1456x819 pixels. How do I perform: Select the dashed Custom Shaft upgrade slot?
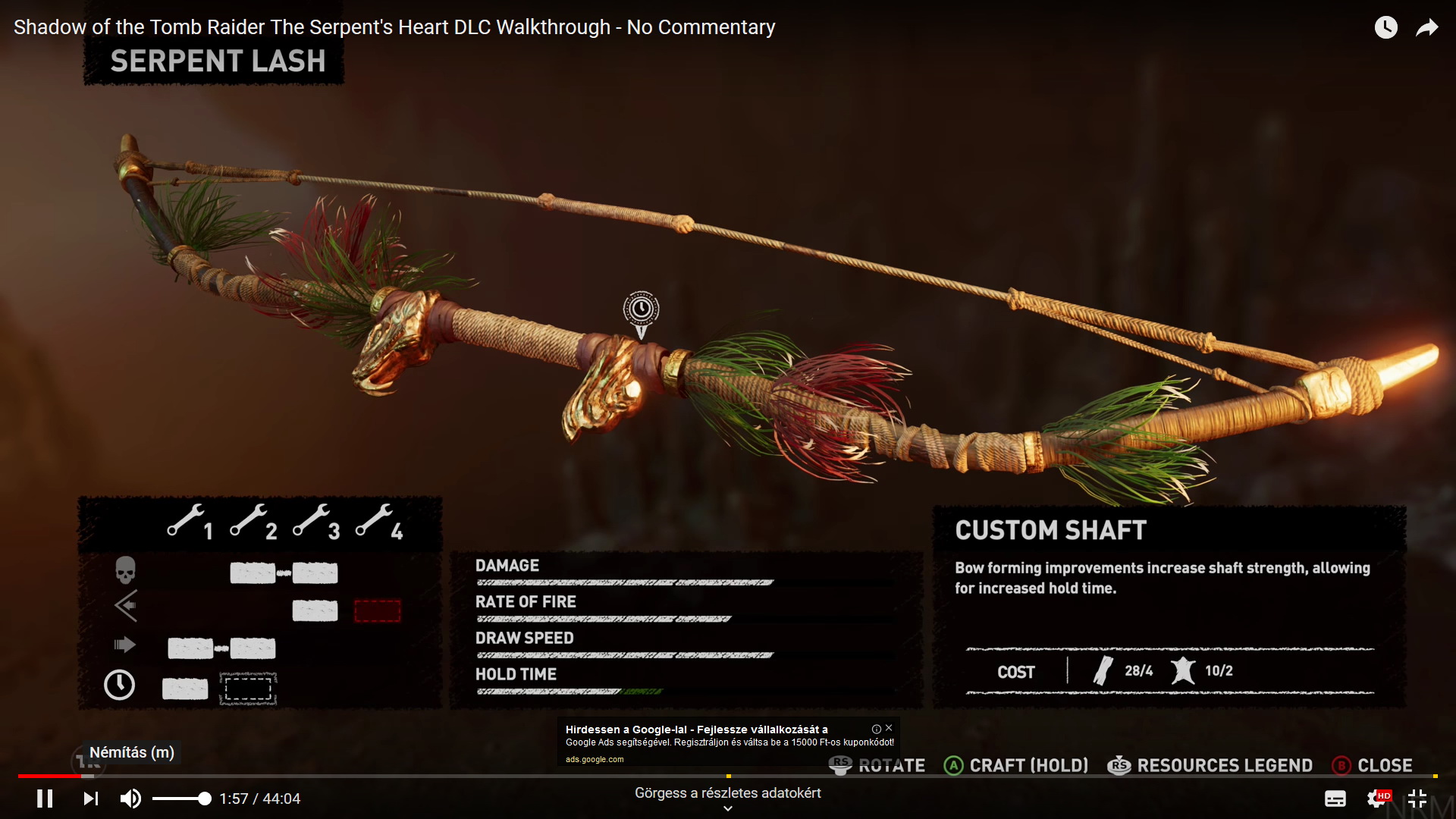click(248, 689)
